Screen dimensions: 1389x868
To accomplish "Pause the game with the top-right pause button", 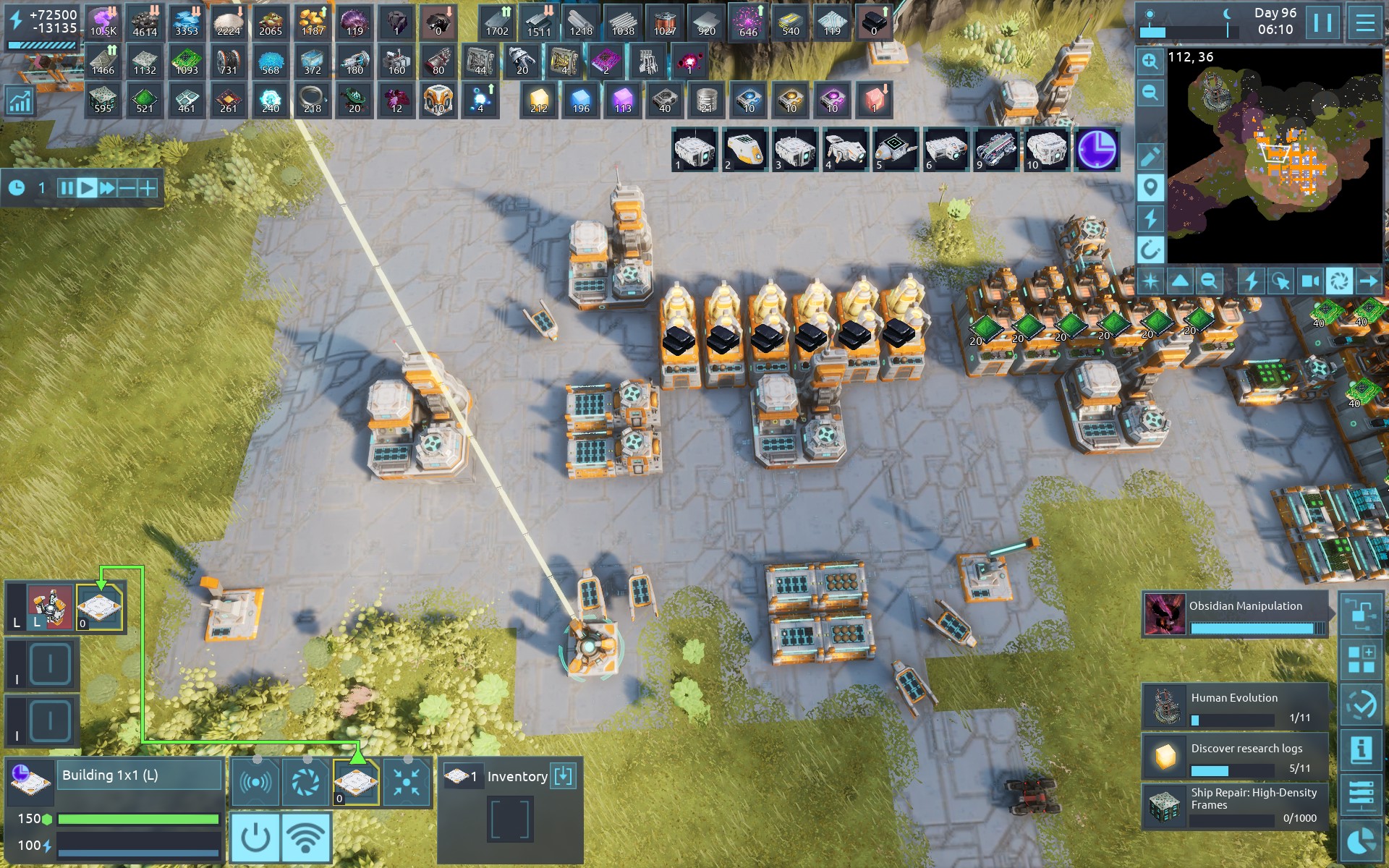I will click(1322, 23).
